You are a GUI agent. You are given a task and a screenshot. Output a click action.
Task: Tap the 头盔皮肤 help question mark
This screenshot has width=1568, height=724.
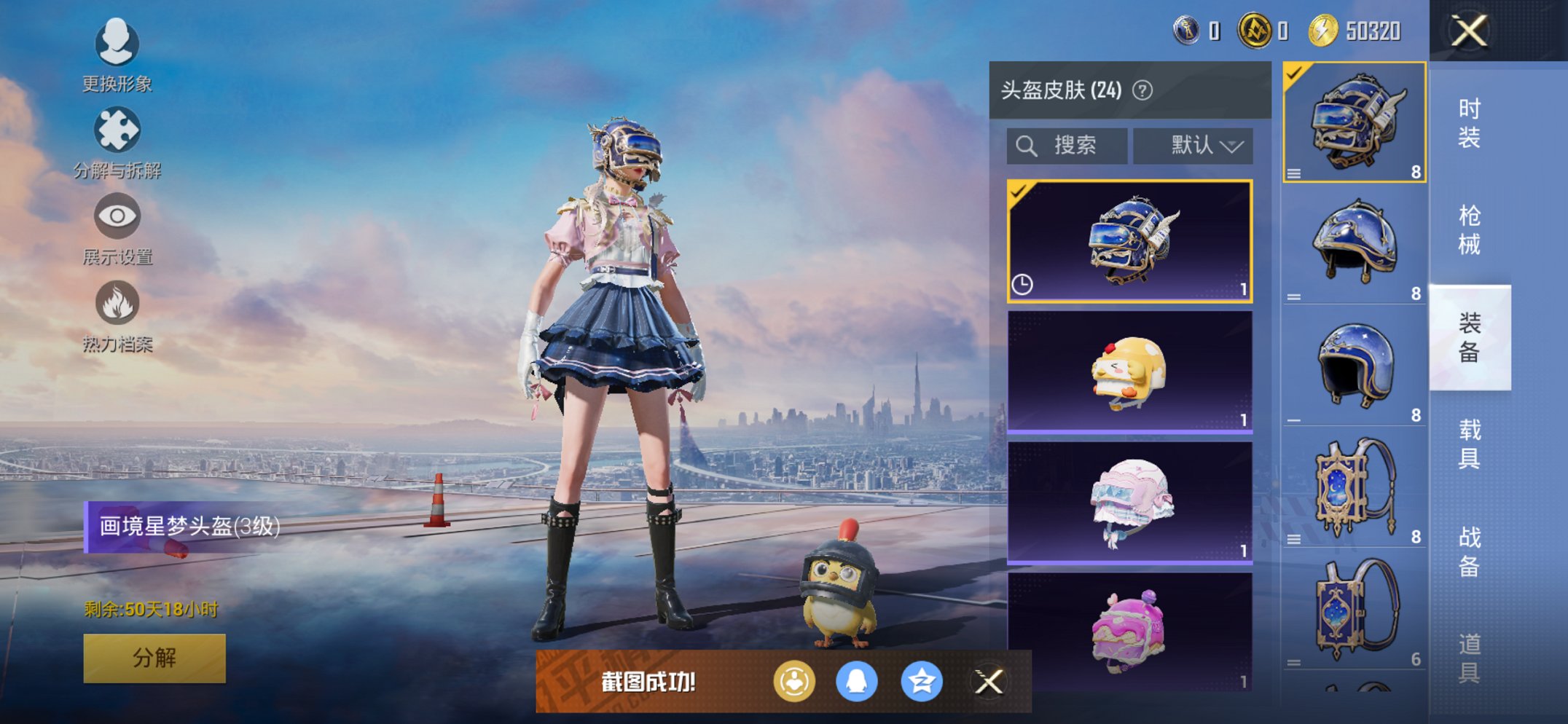point(1142,89)
